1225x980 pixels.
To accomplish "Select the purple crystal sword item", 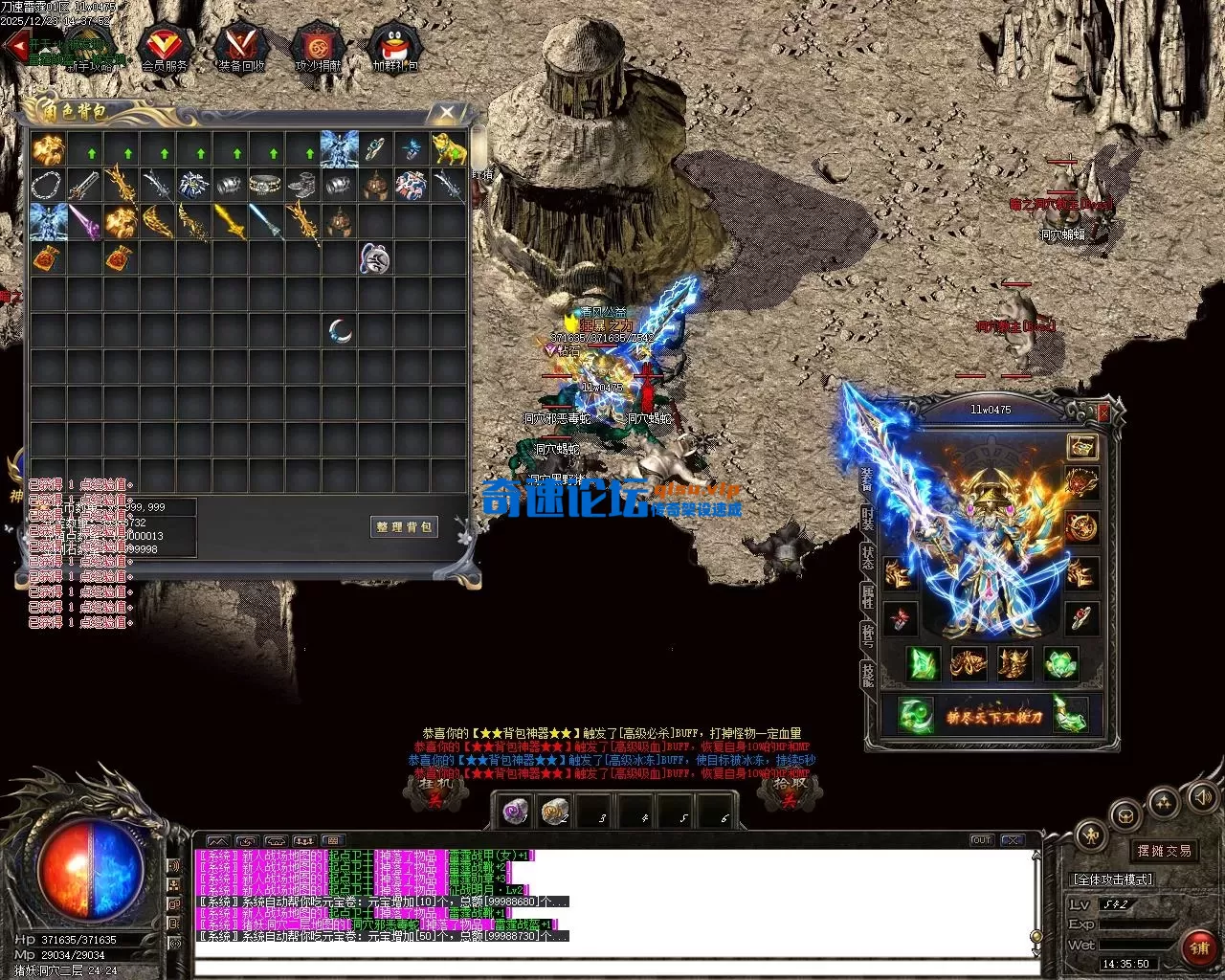I will click(x=84, y=221).
